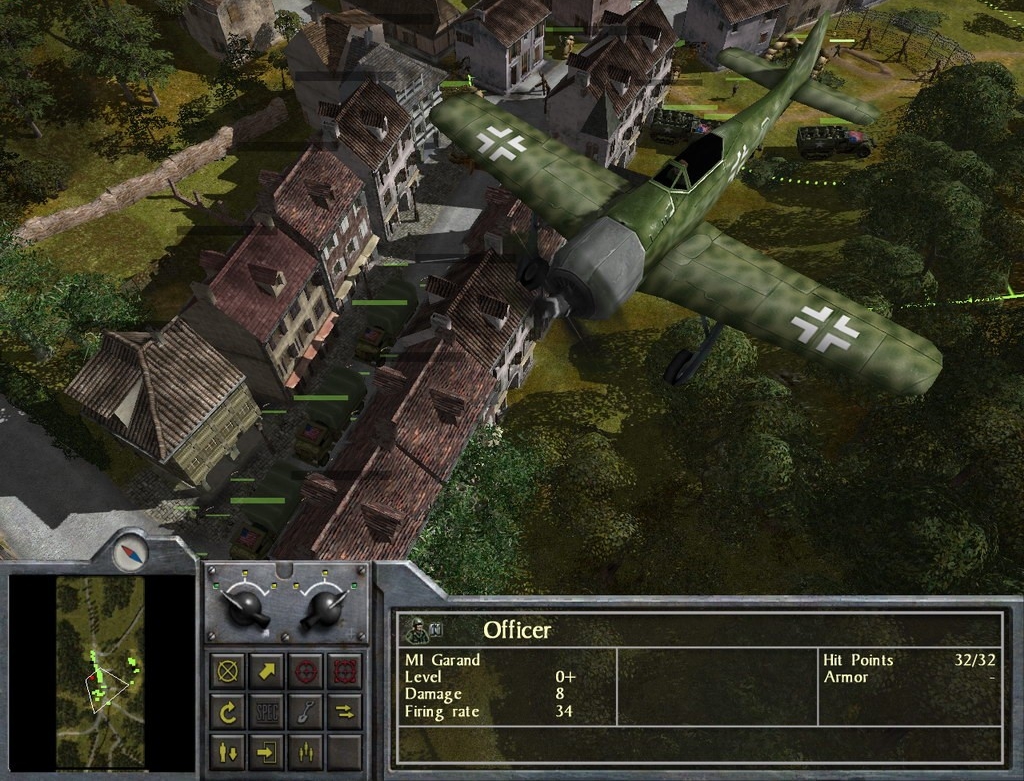Activate the three soldiers formation command
This screenshot has height=781, width=1024.
pos(305,750)
